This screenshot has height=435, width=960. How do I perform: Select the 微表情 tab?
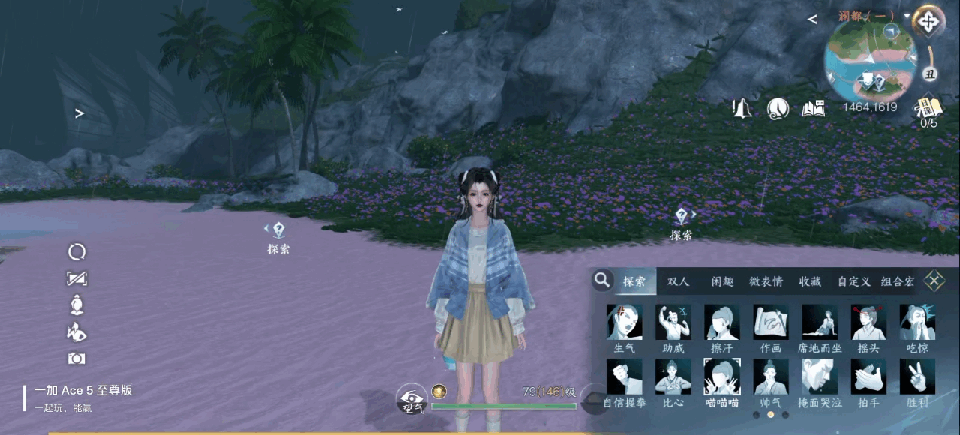(x=766, y=282)
